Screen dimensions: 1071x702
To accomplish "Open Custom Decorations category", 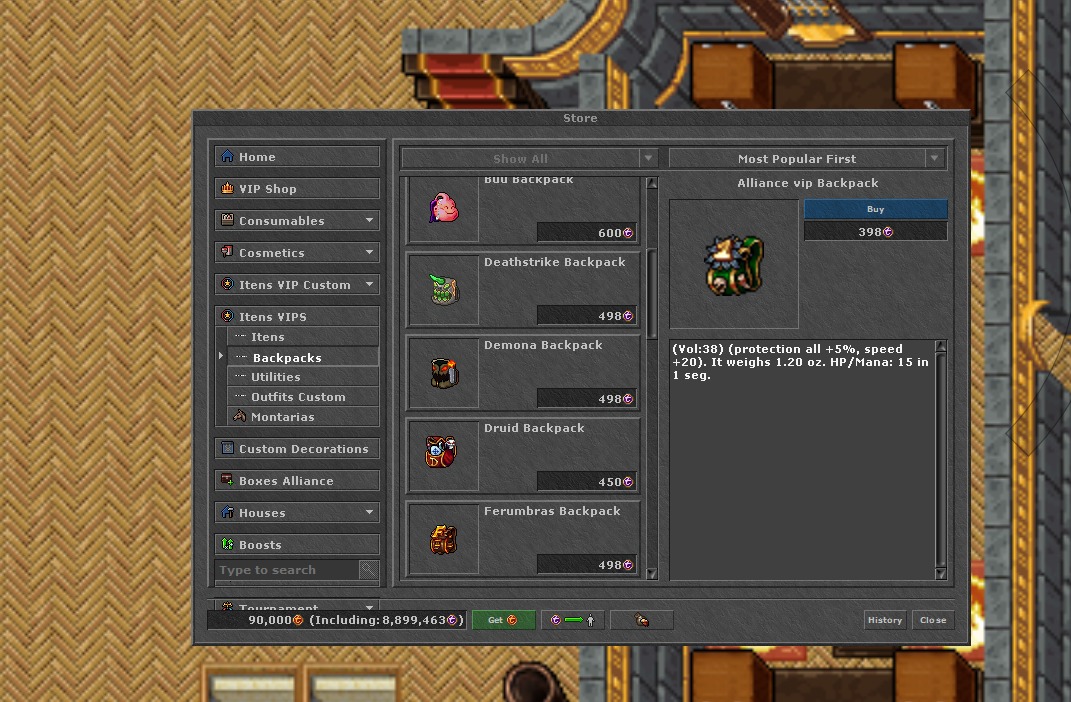I will coord(297,449).
